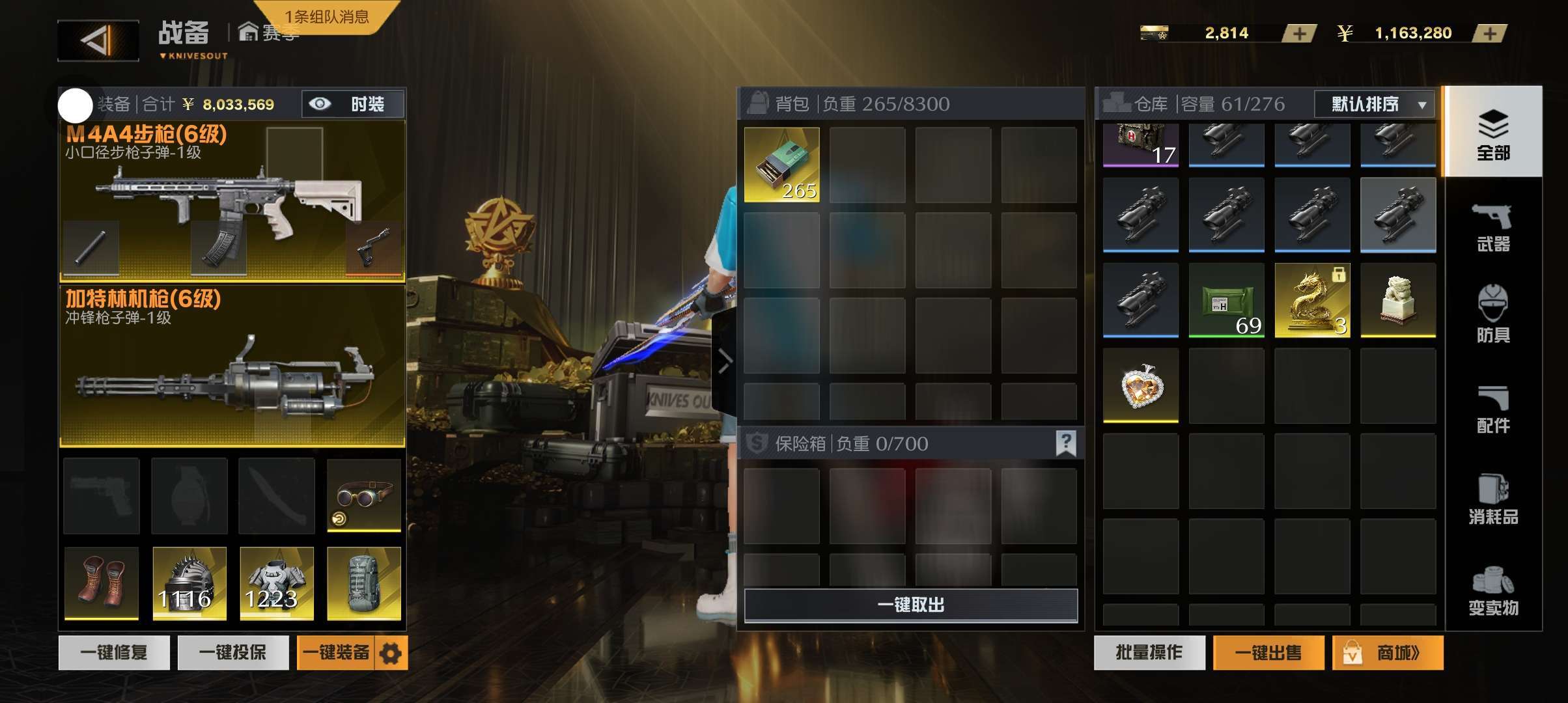
Task: Select the golden dragon statue item
Action: [x=1312, y=300]
